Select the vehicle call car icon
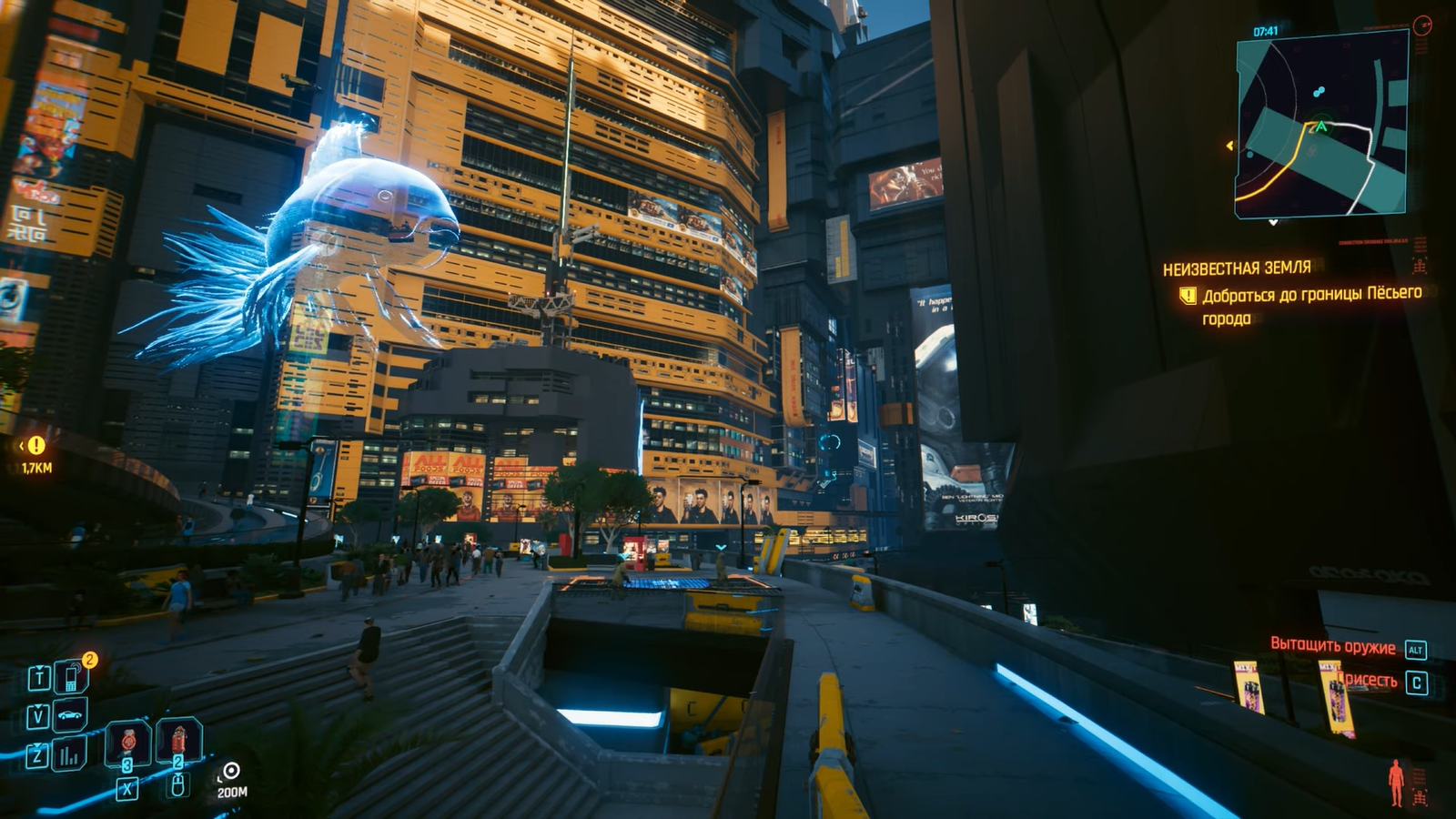The image size is (1456, 819). click(70, 716)
